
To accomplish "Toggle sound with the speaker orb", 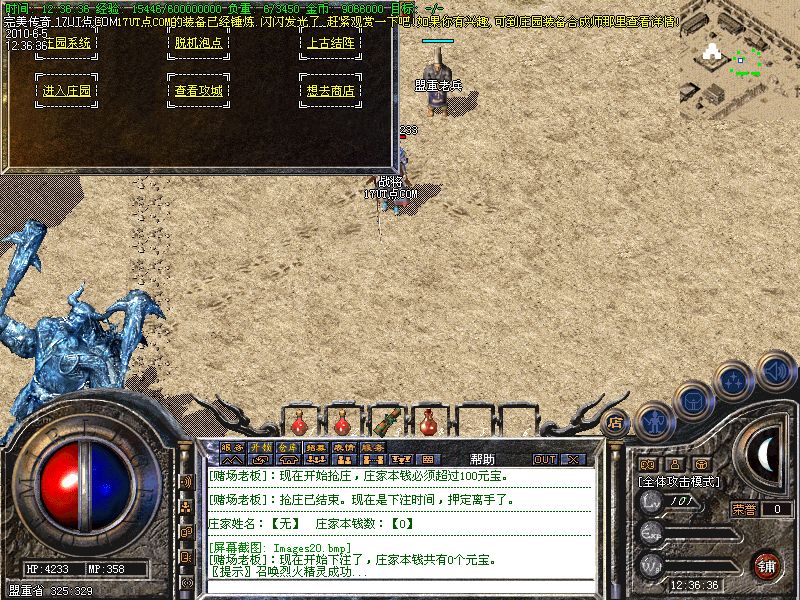I will coord(776,370).
